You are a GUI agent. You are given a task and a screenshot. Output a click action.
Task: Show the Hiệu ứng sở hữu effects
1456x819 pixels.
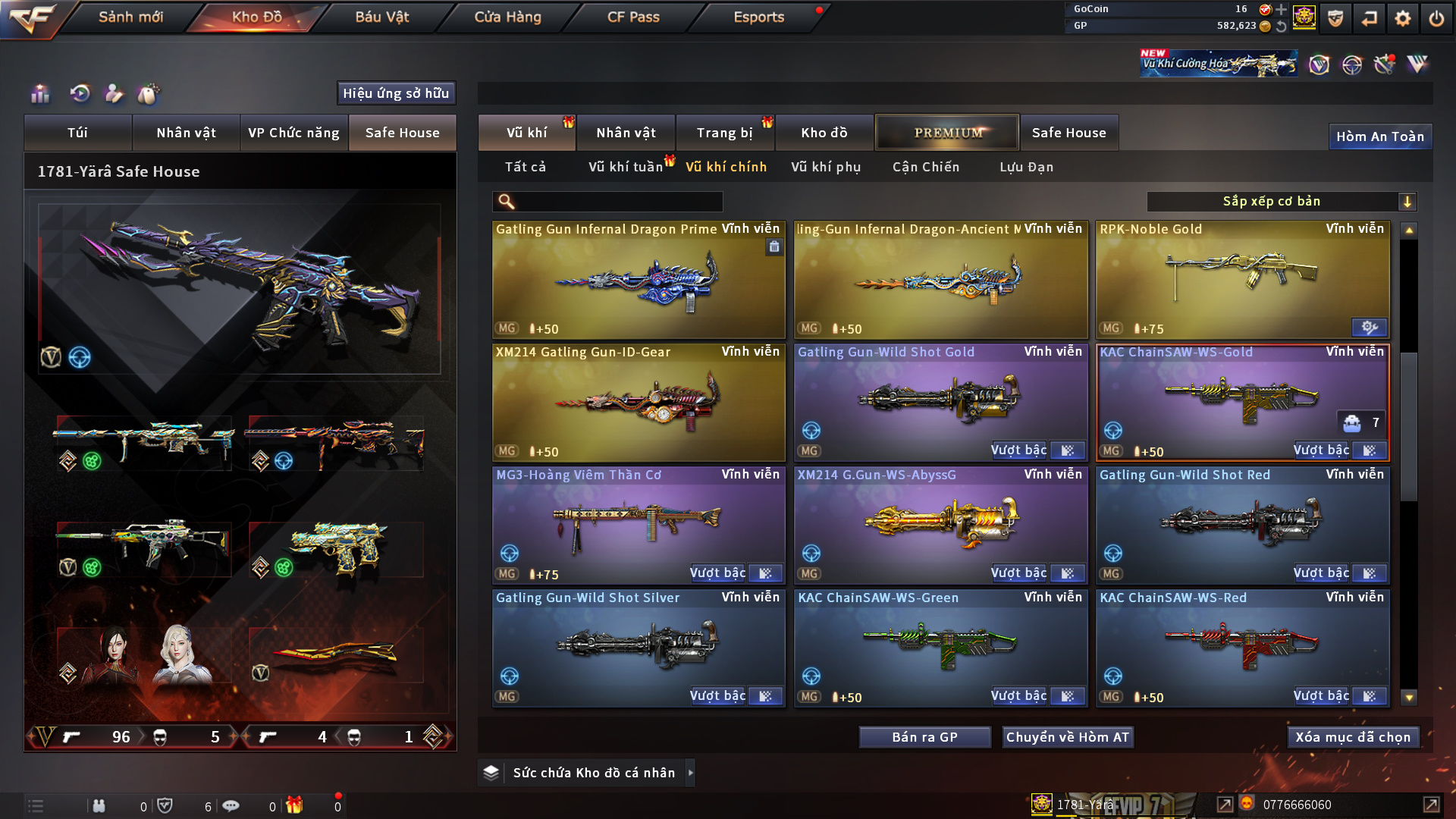point(396,93)
